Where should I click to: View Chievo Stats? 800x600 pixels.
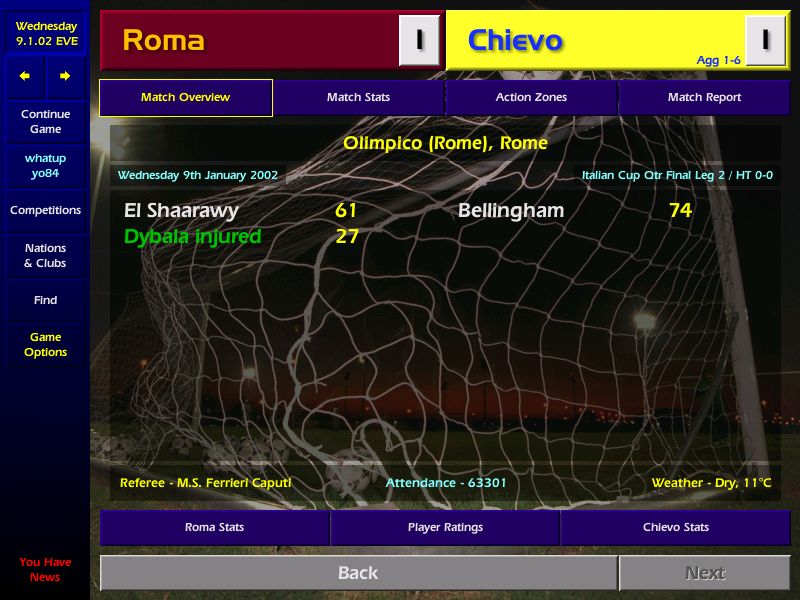(x=676, y=527)
